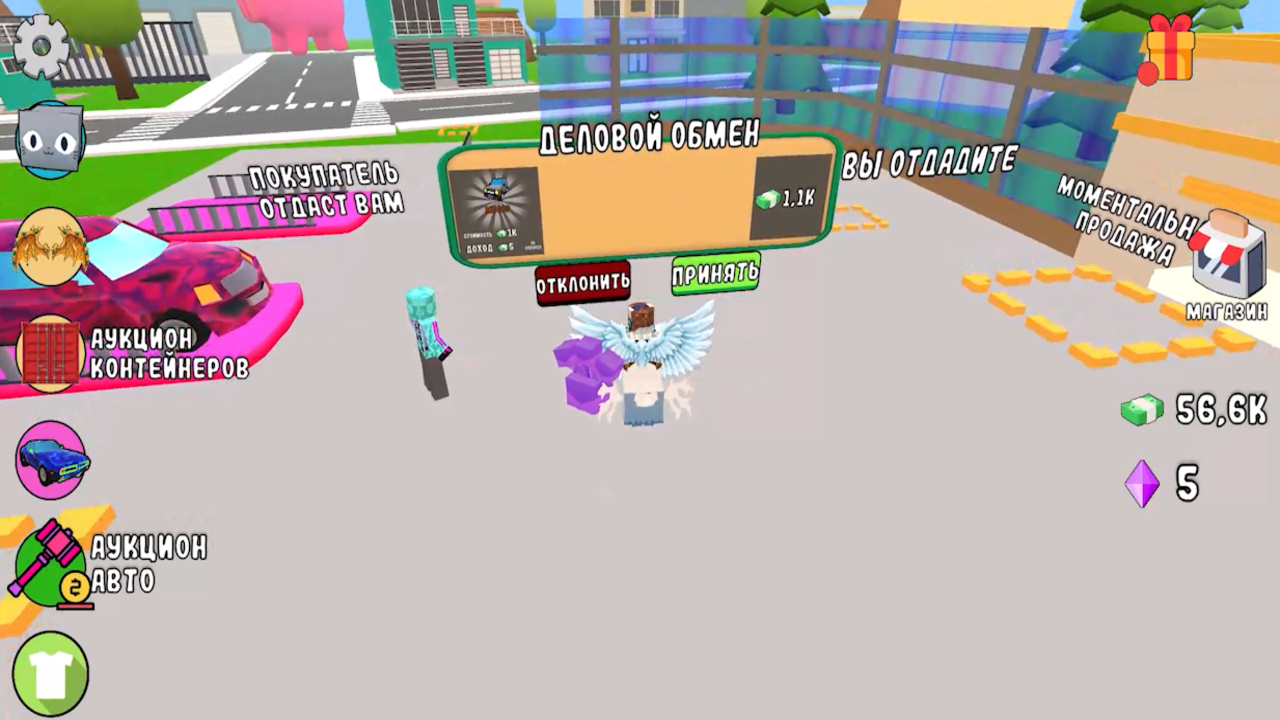Screen dimensions: 1280x720
Task: Click the ВЫ ОТДАДИТЕ sign
Action: [x=928, y=160]
